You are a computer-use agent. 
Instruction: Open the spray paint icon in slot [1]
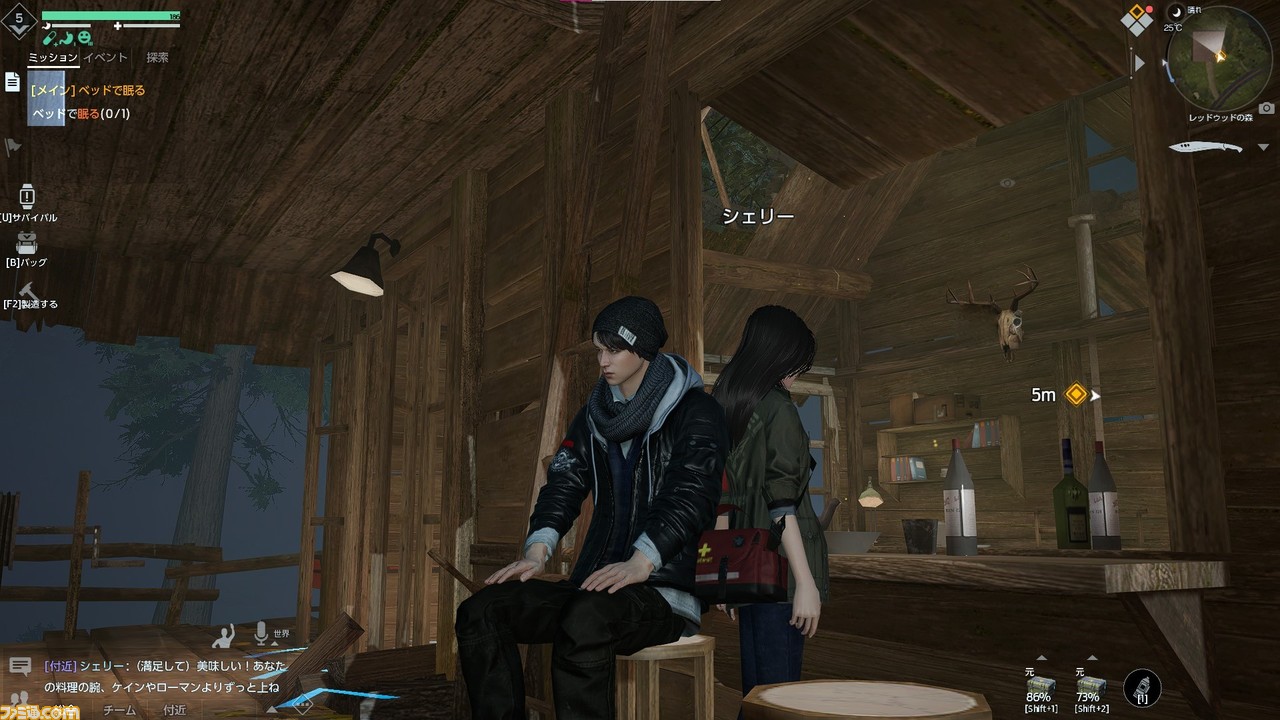[x=1142, y=688]
